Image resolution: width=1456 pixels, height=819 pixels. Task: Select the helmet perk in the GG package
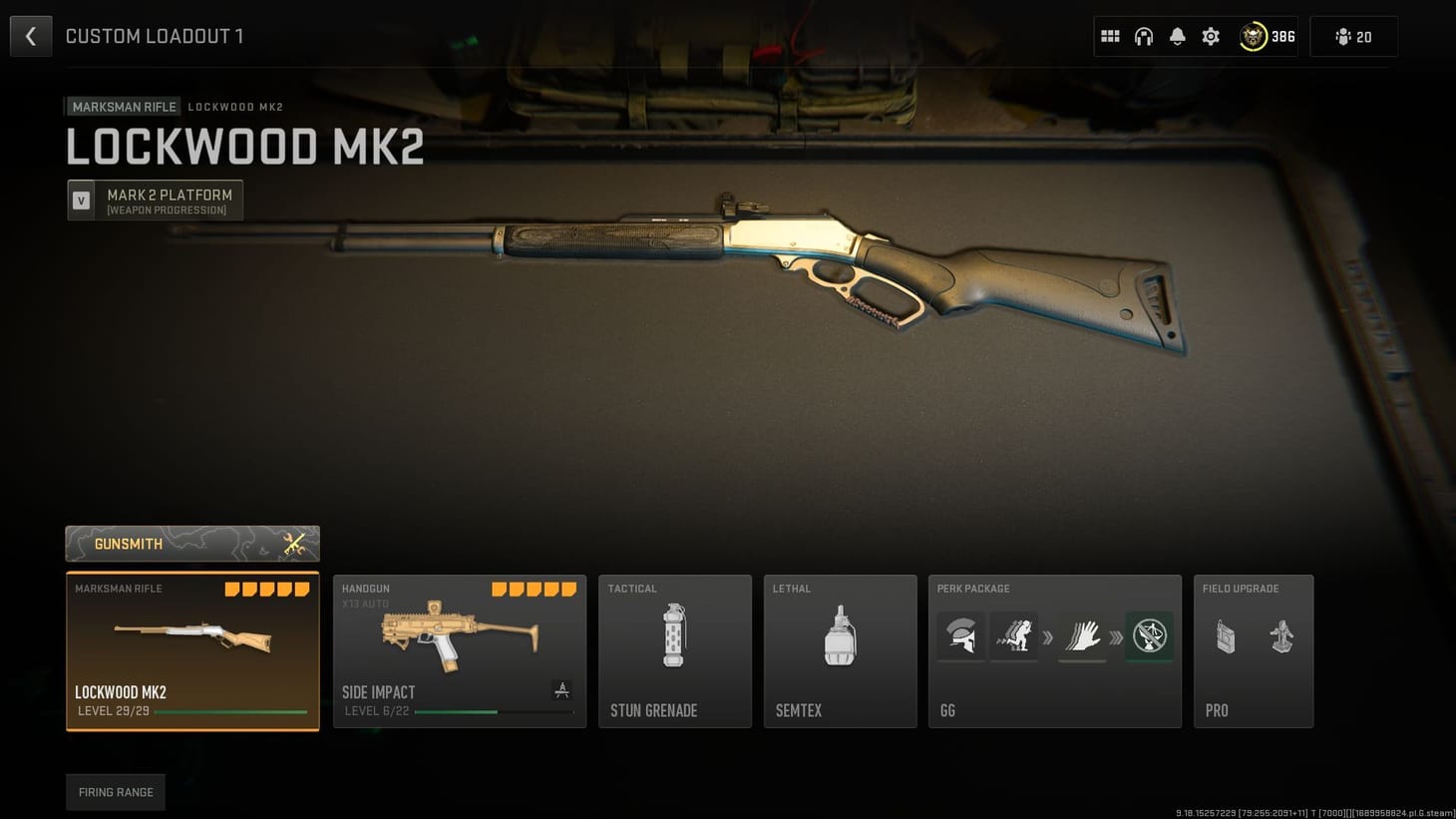click(959, 636)
